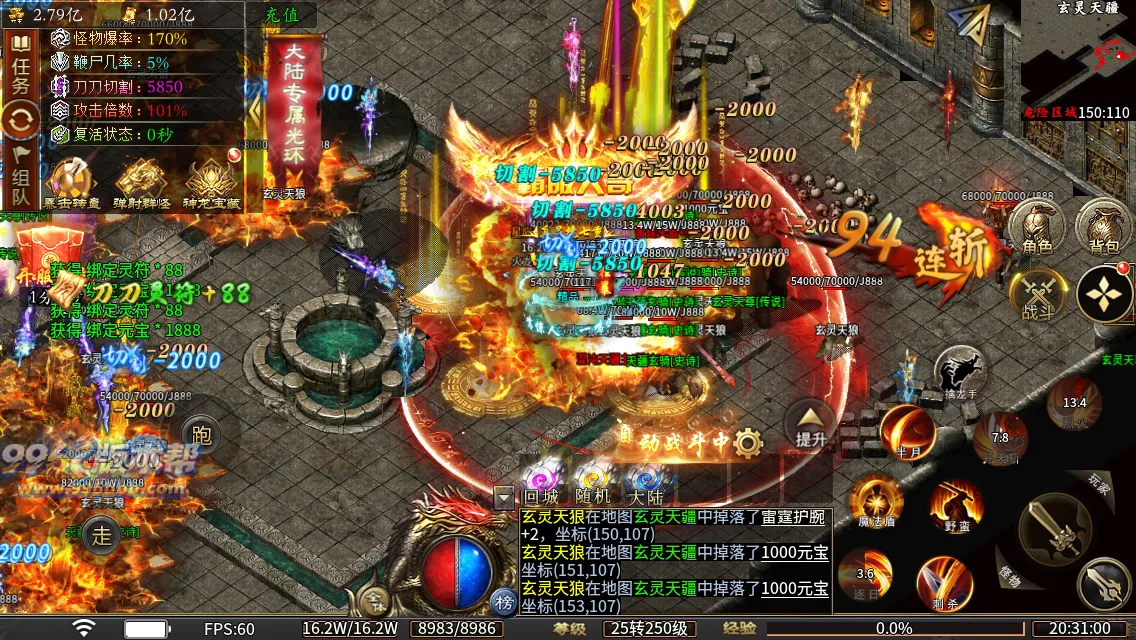Use the 野蛮 charge skill

(x=956, y=505)
